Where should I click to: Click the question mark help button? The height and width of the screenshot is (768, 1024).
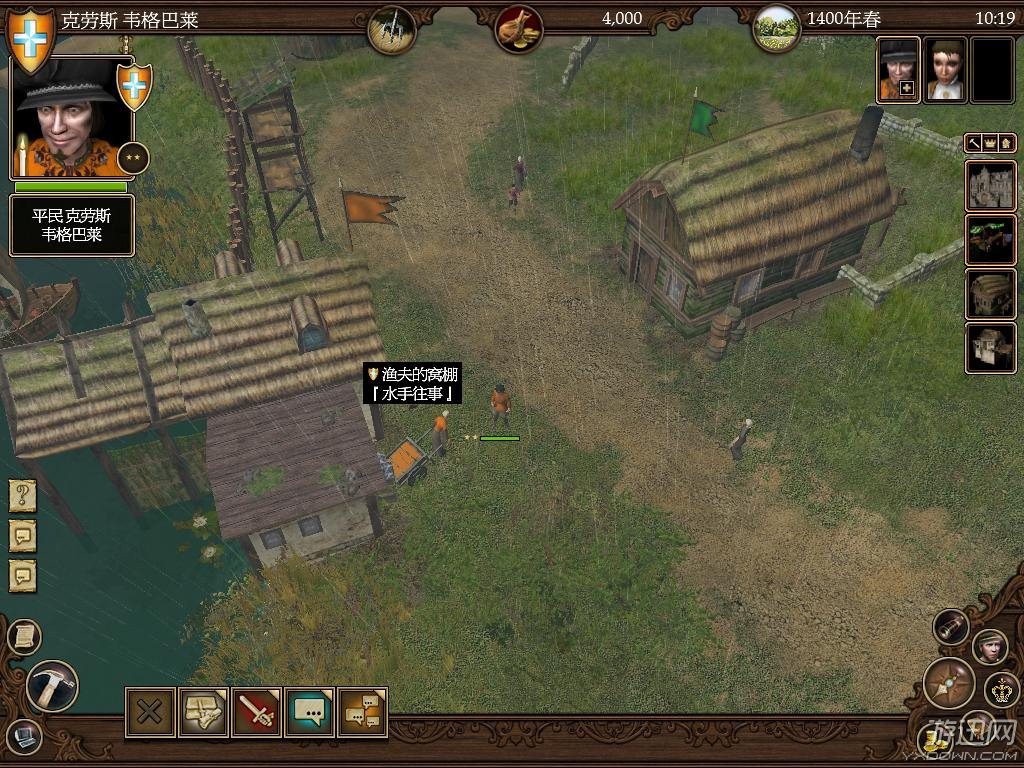tap(23, 495)
